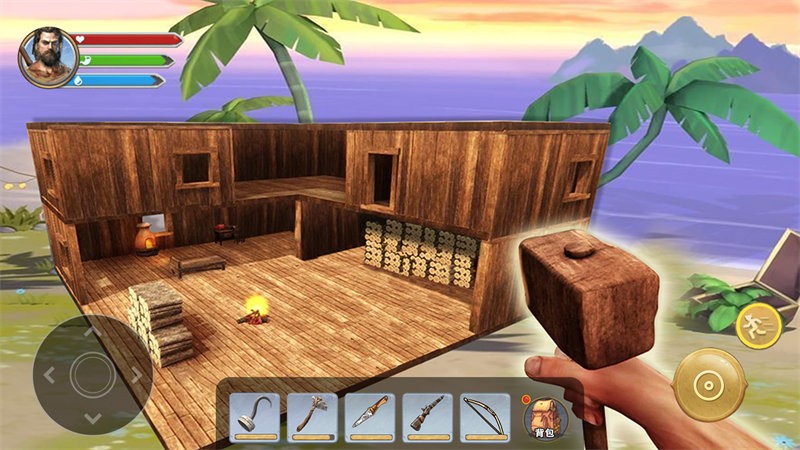
Task: Choose the rifle hotbar slot
Action: 428,416
